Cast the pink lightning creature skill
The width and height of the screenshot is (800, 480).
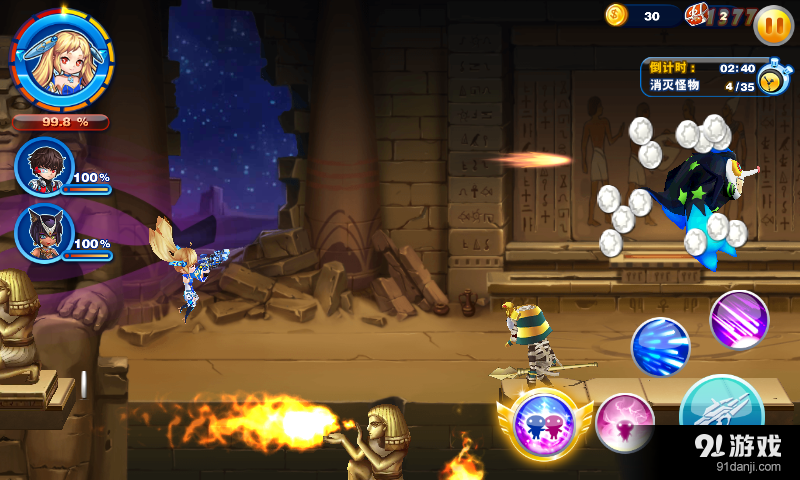[x=625, y=424]
